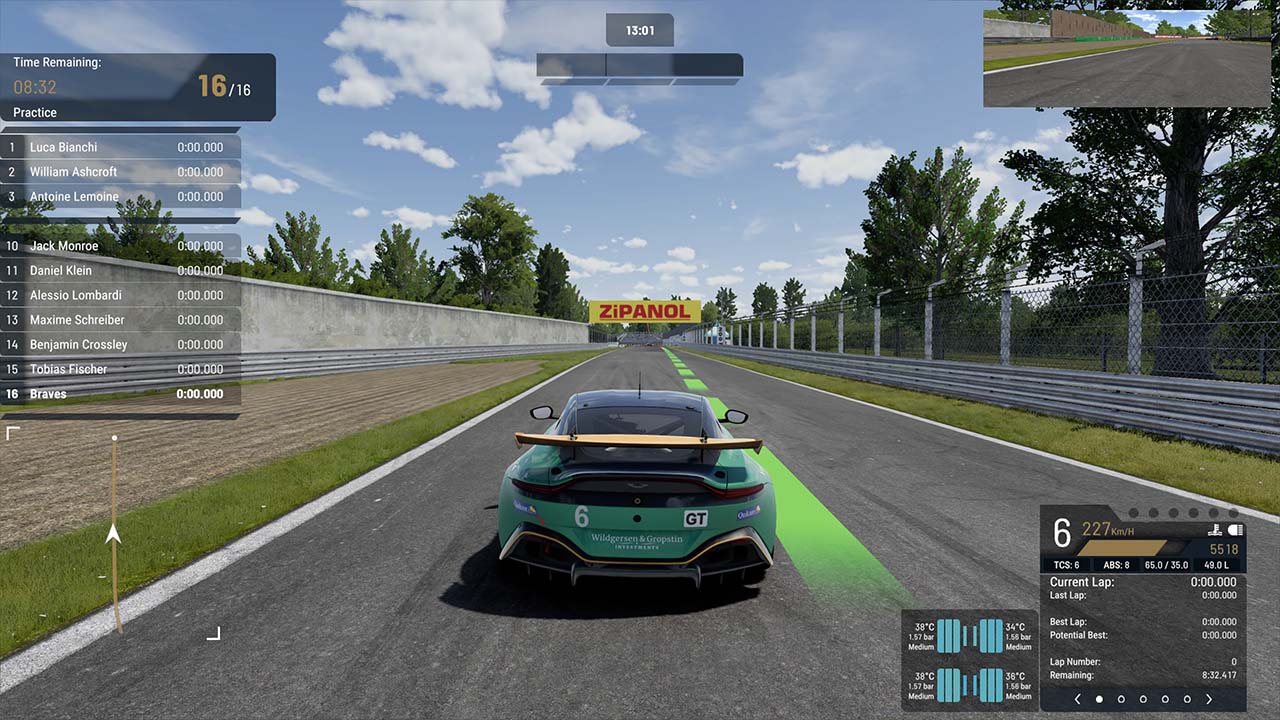Select the highlighted Braves player row

coord(120,394)
